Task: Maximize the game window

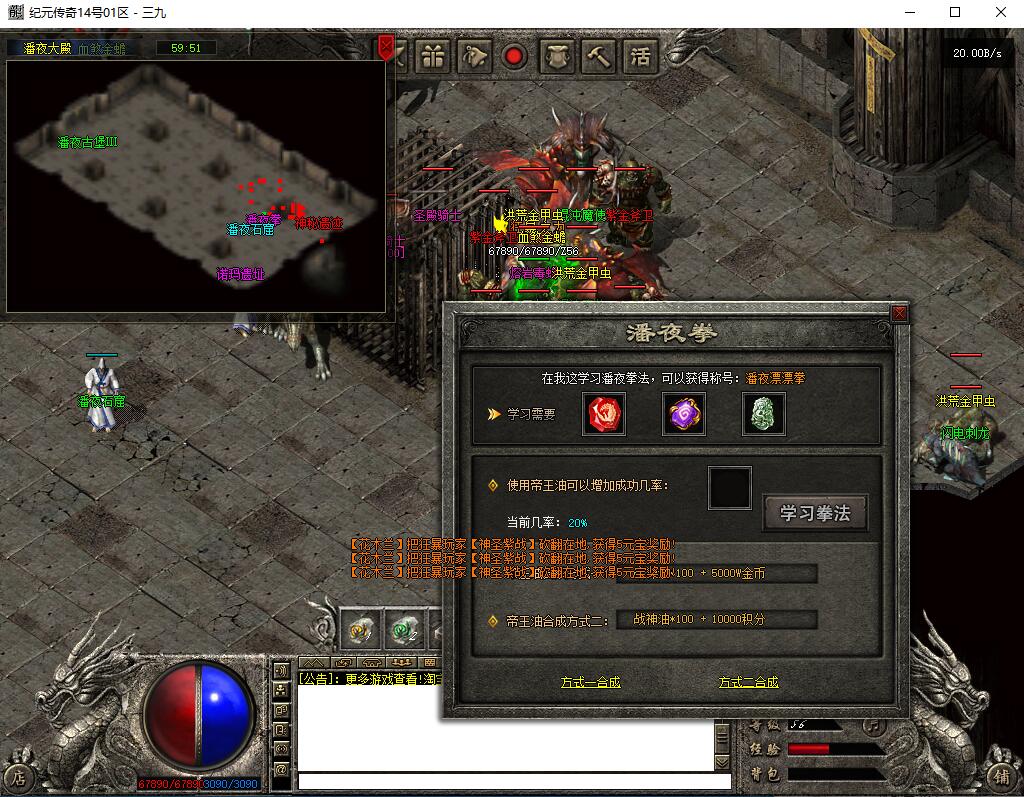Action: tap(954, 12)
